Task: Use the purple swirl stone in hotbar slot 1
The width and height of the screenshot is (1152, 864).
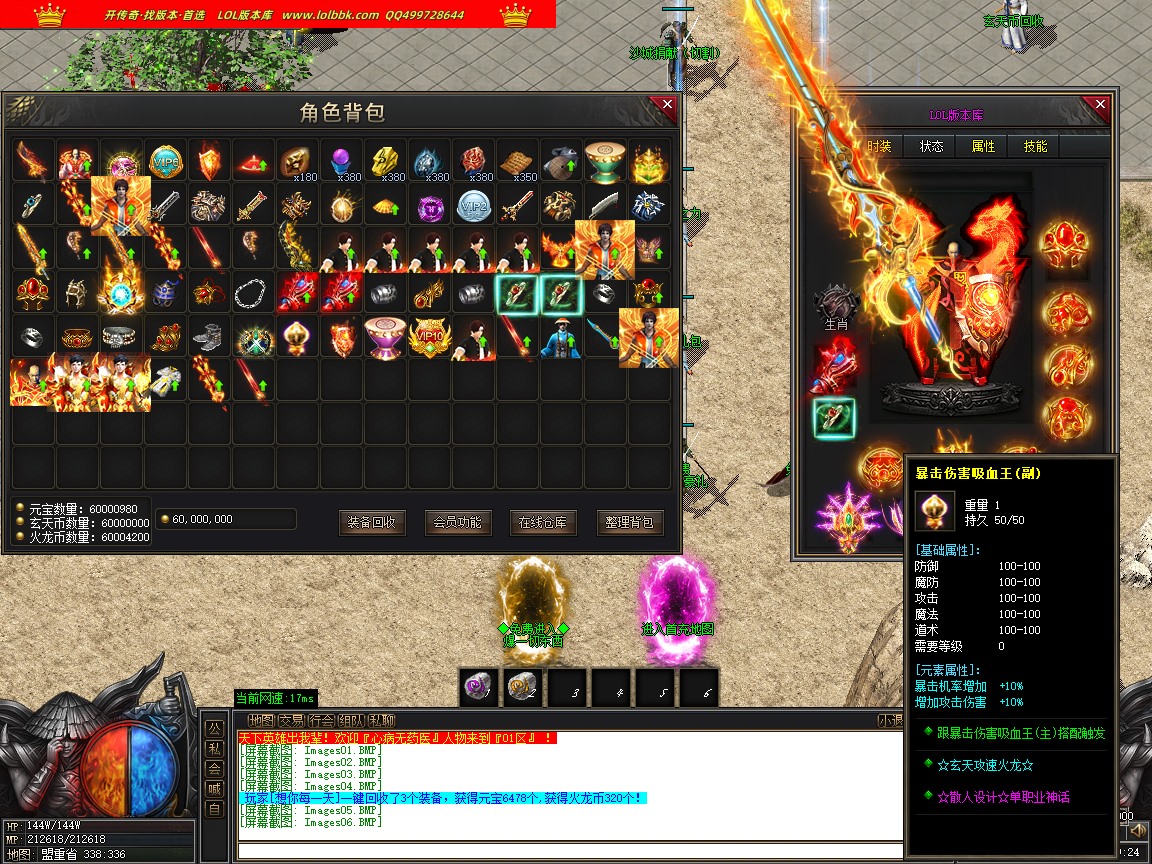Action: pos(479,688)
